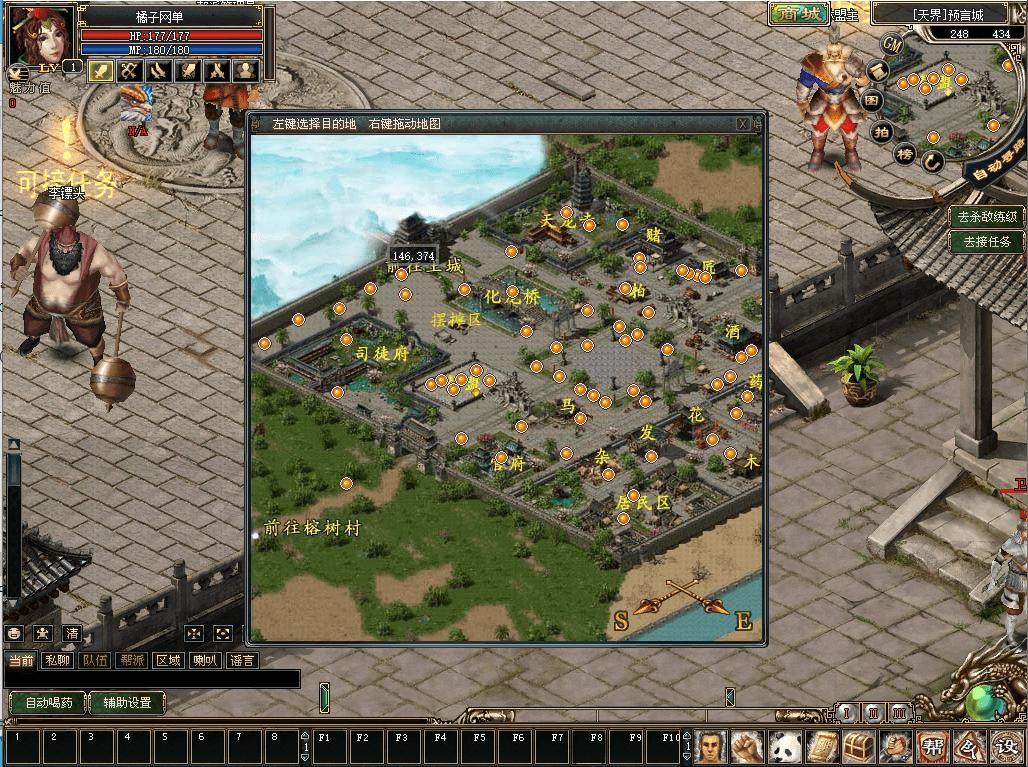The image size is (1028, 767).
Task: Switch to the 私聊 chat tab
Action: tap(58, 660)
